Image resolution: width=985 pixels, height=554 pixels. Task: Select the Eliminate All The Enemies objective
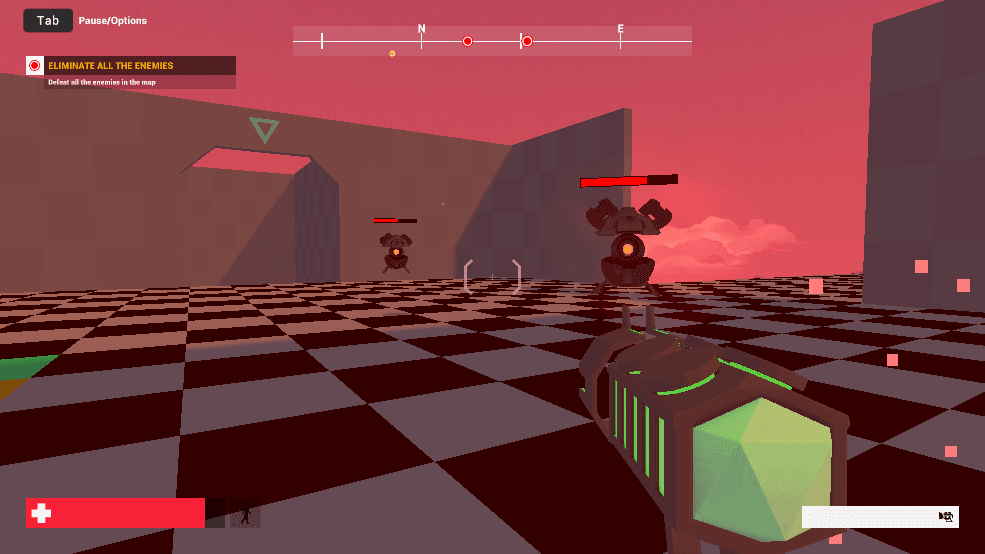[111, 66]
